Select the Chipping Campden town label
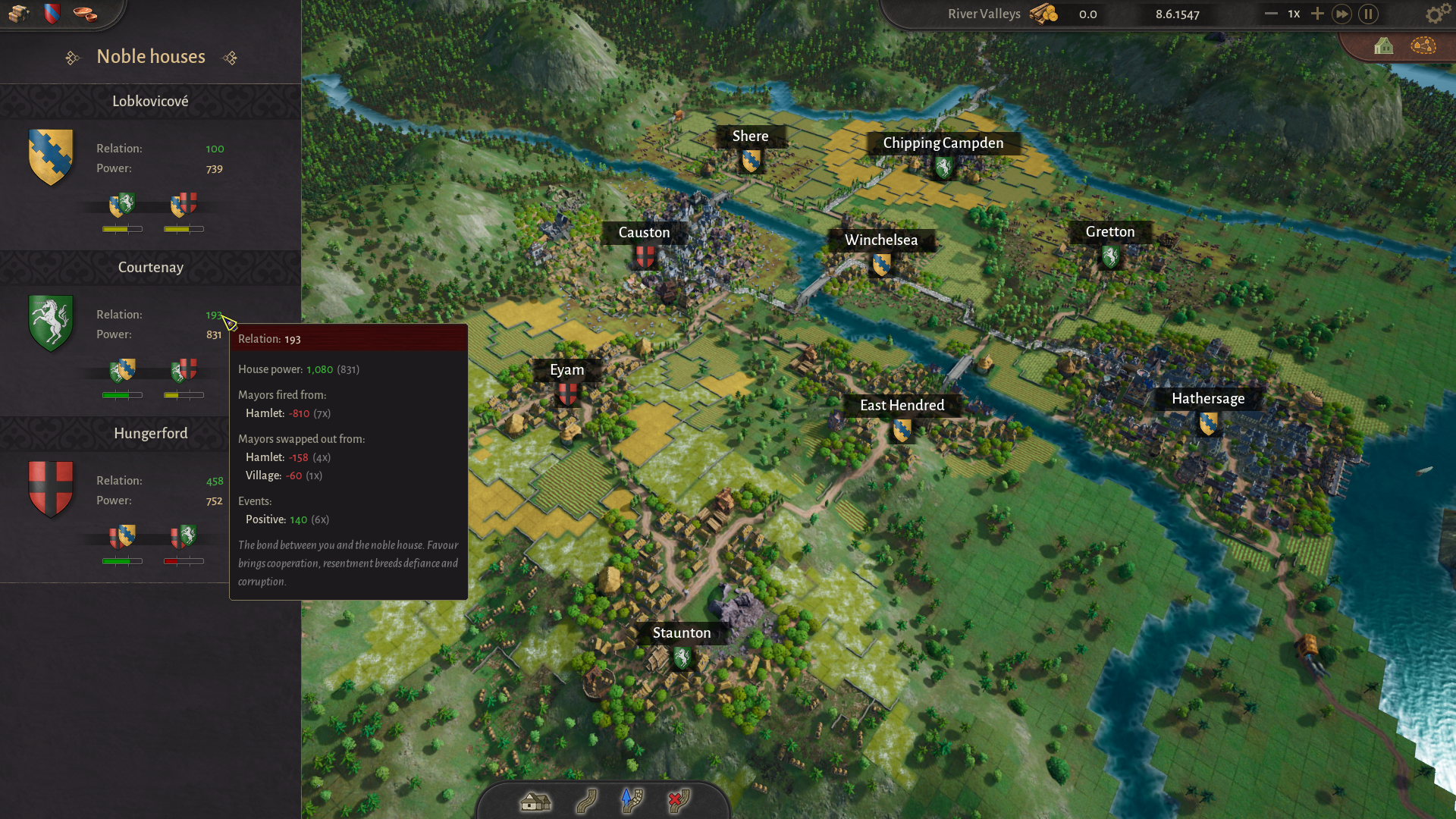The height and width of the screenshot is (819, 1456). (943, 143)
